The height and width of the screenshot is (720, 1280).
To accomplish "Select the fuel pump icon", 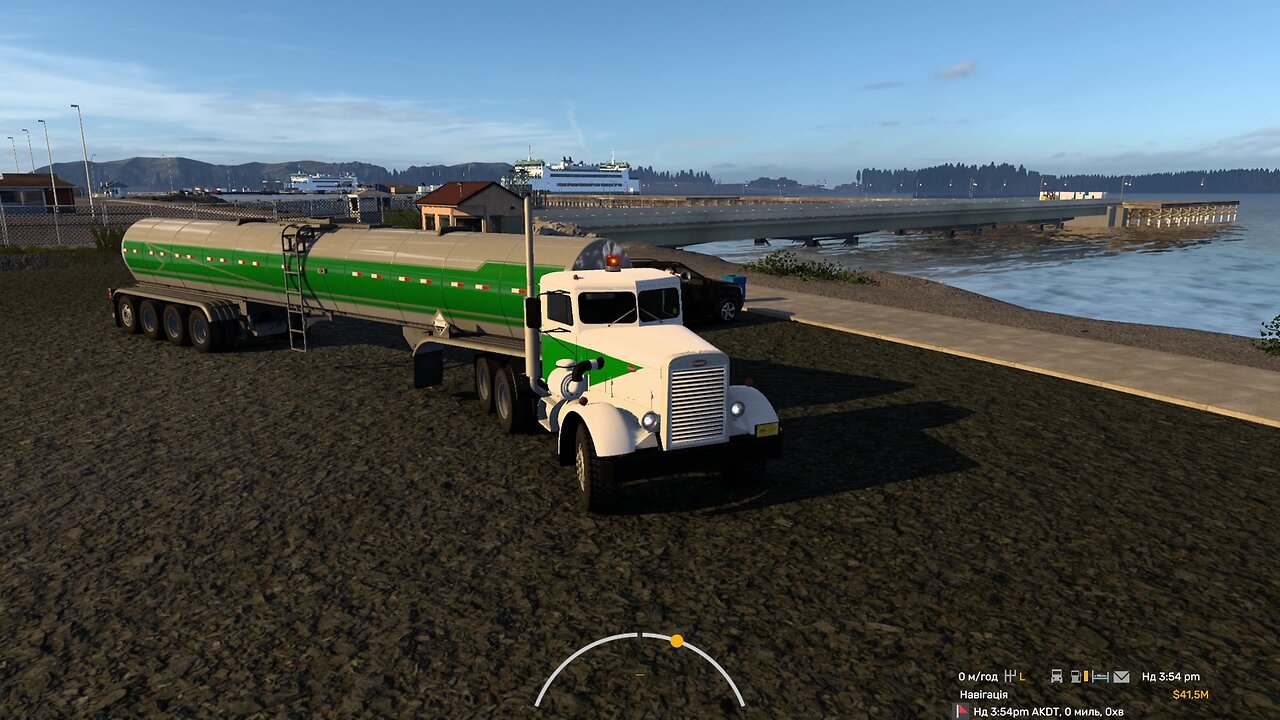I will click(1077, 677).
